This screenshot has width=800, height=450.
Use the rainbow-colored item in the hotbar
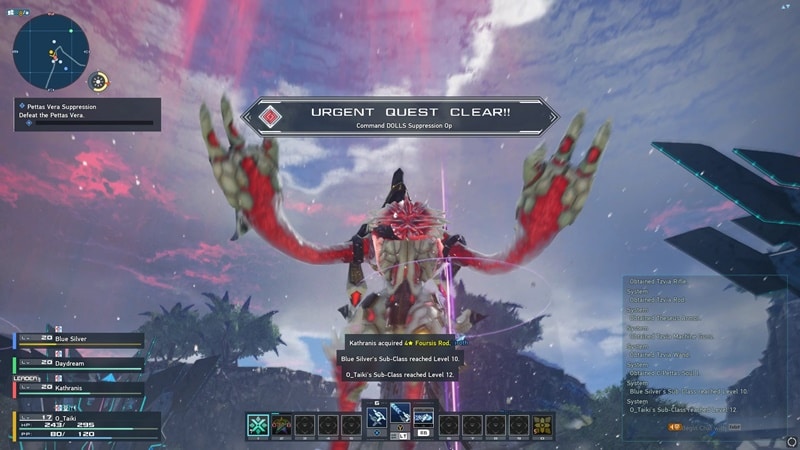(283, 424)
